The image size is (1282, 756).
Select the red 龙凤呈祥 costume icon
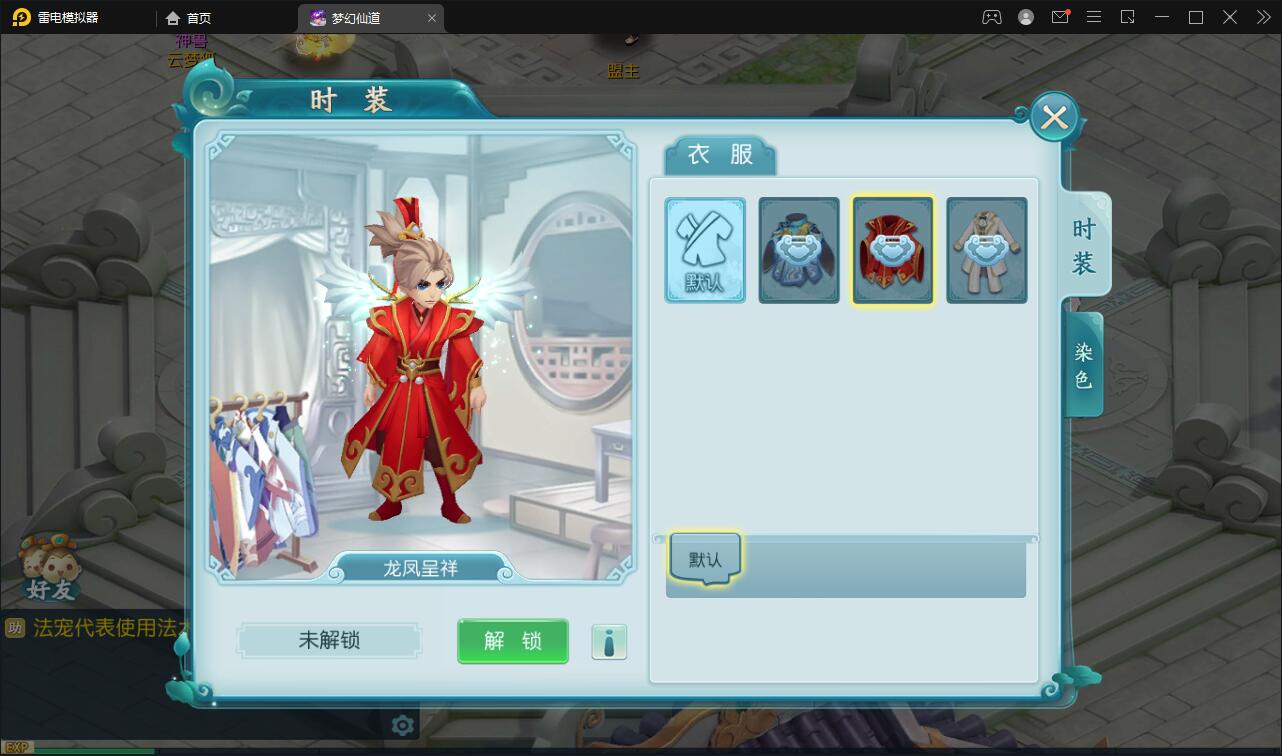[892, 250]
